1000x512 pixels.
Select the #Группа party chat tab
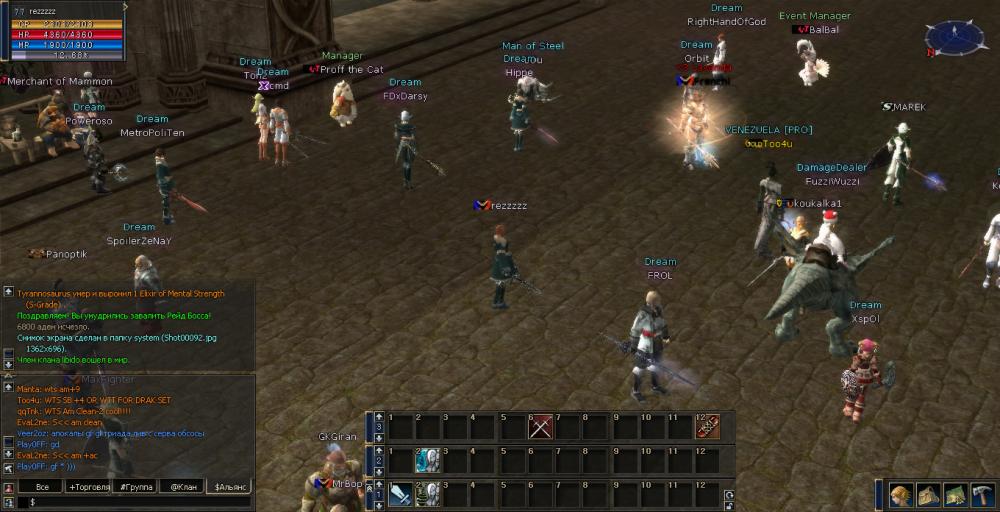[x=136, y=487]
